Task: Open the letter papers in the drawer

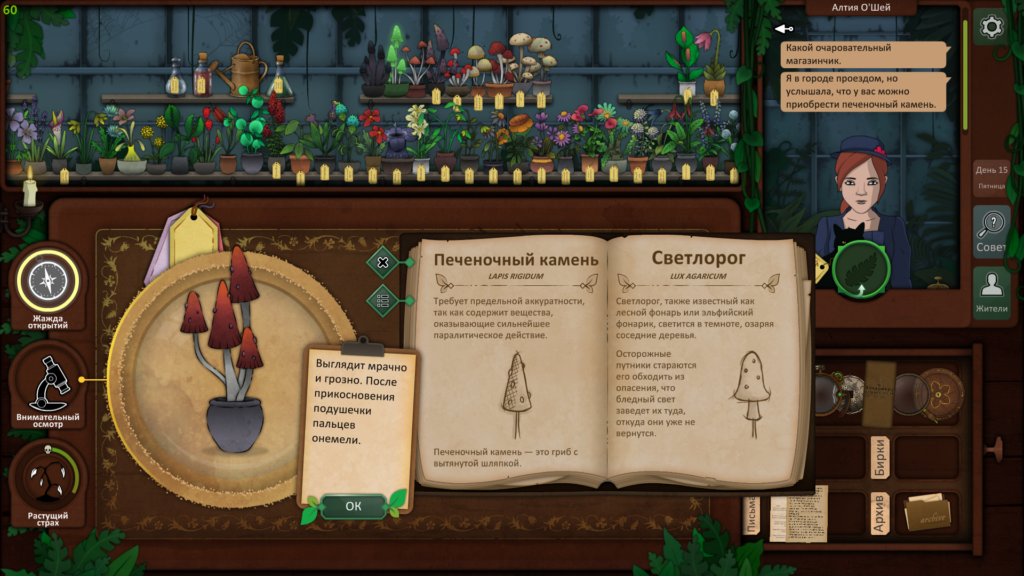Action: pos(800,512)
